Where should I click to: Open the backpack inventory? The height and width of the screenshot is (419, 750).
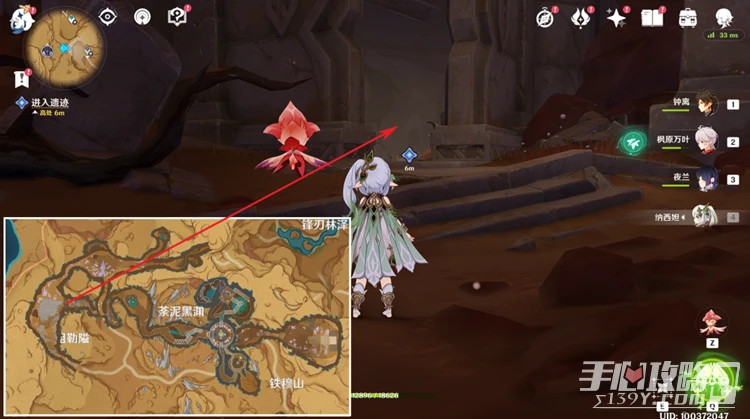688,17
